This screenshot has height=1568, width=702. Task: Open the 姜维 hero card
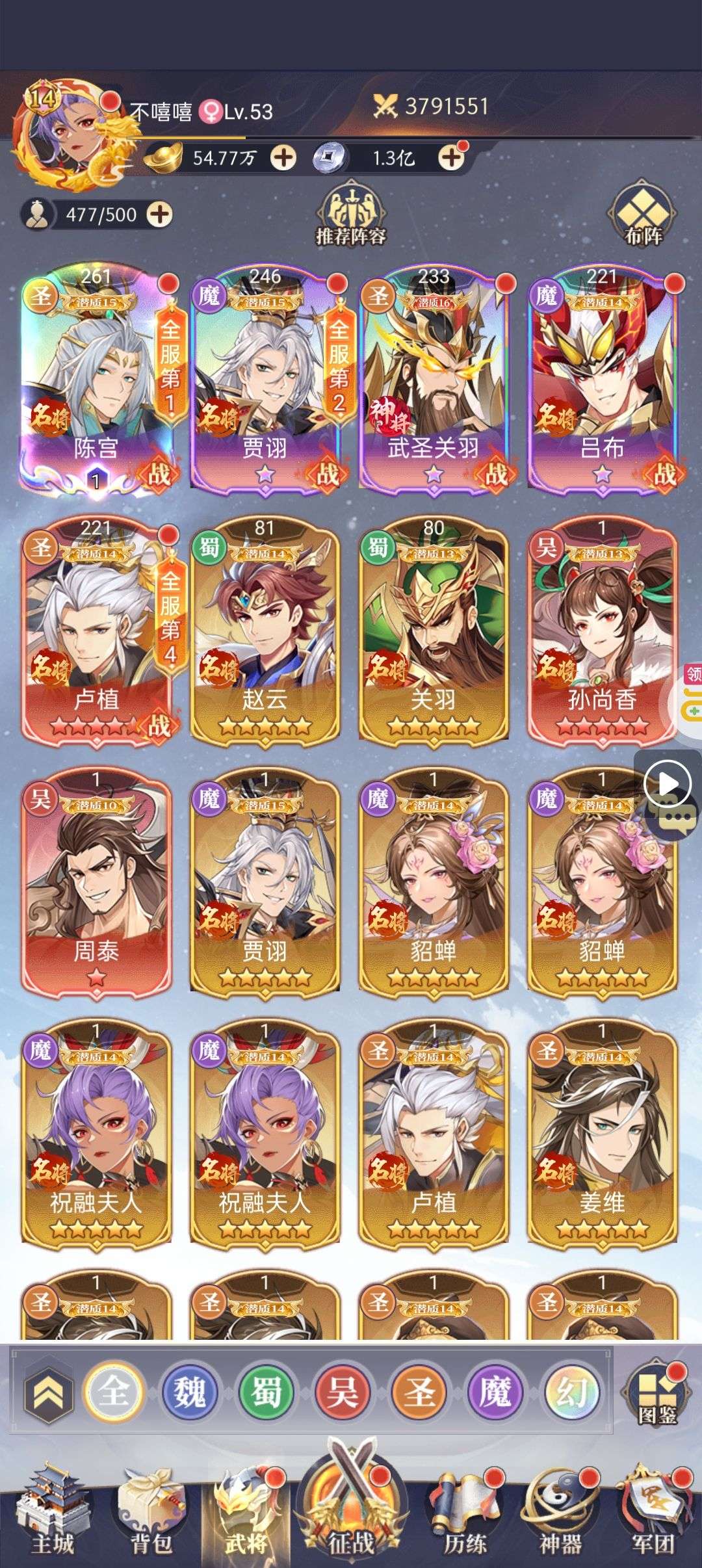[x=602, y=1132]
